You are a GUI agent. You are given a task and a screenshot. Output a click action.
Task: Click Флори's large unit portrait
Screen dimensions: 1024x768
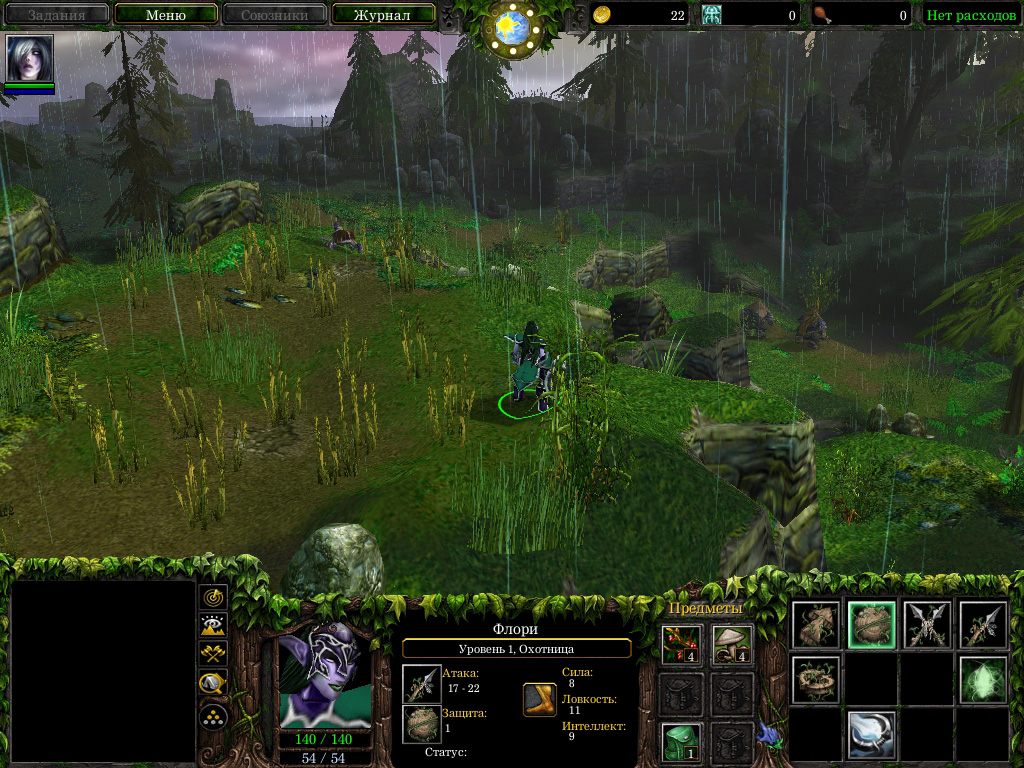pyautogui.click(x=326, y=676)
